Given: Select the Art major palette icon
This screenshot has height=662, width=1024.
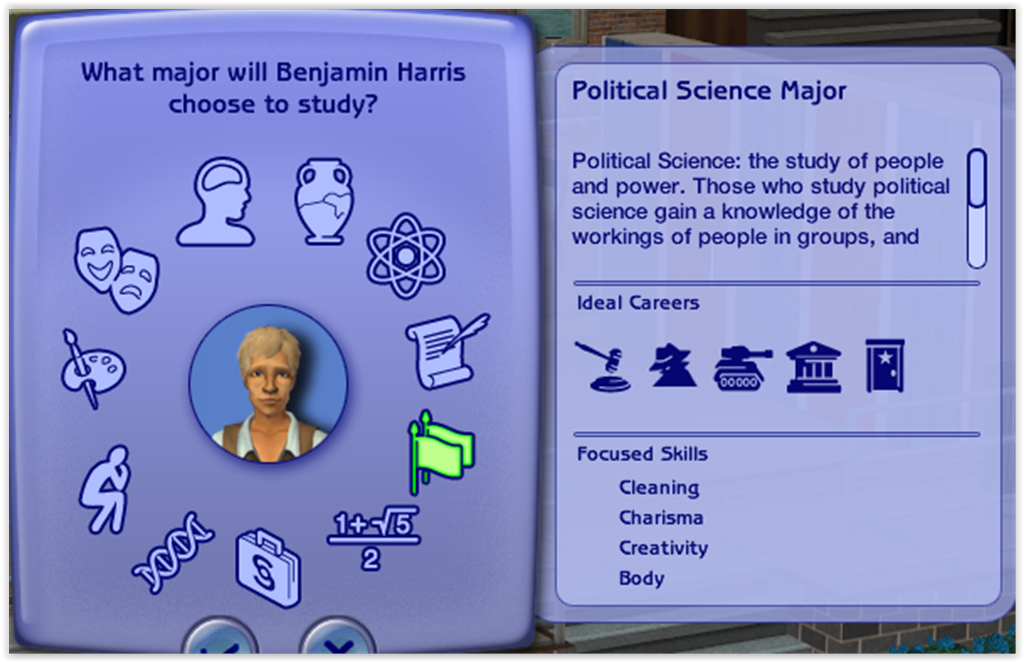Looking at the screenshot, I should coord(91,368).
